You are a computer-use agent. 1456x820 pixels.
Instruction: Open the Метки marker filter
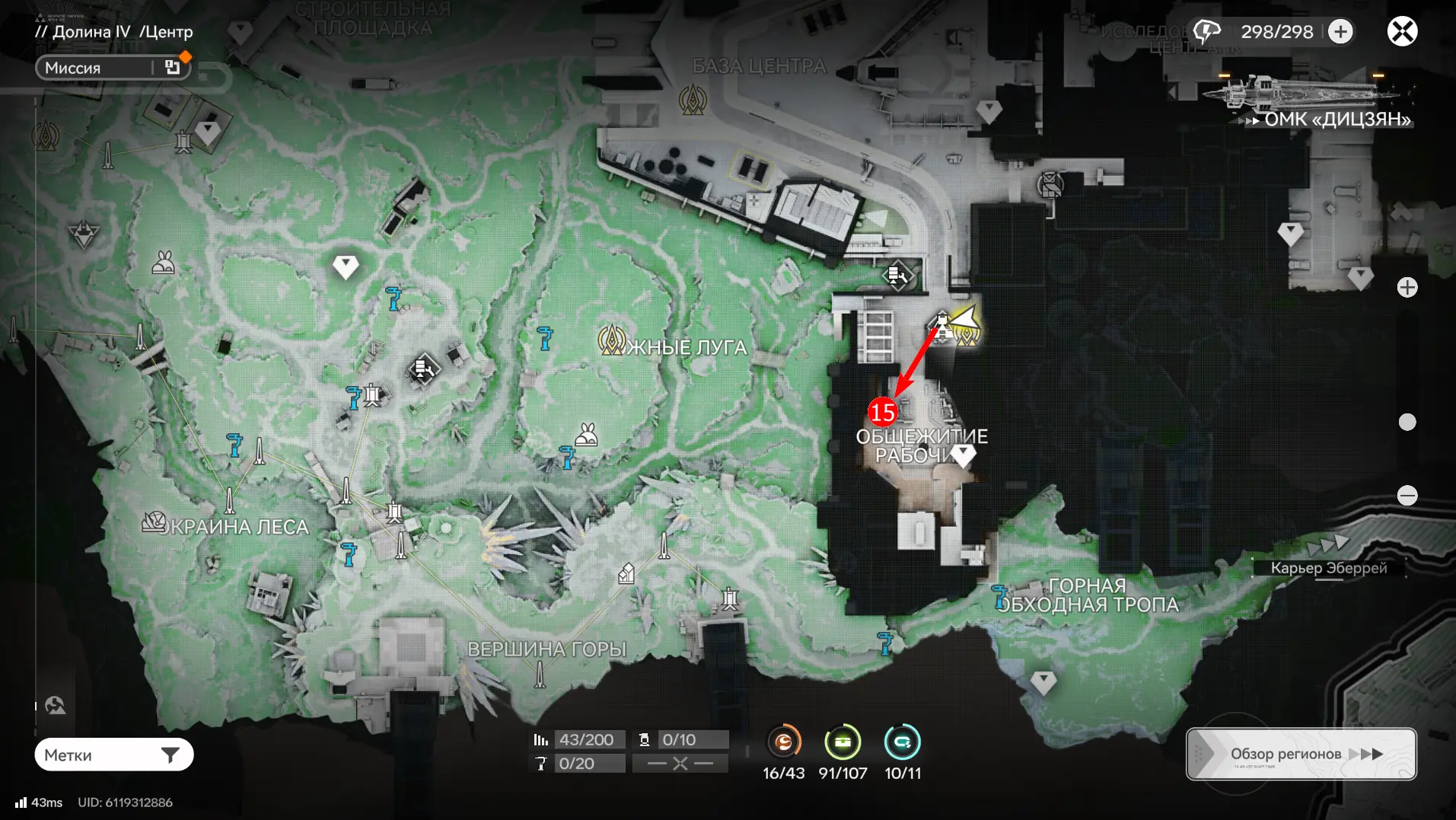114,755
